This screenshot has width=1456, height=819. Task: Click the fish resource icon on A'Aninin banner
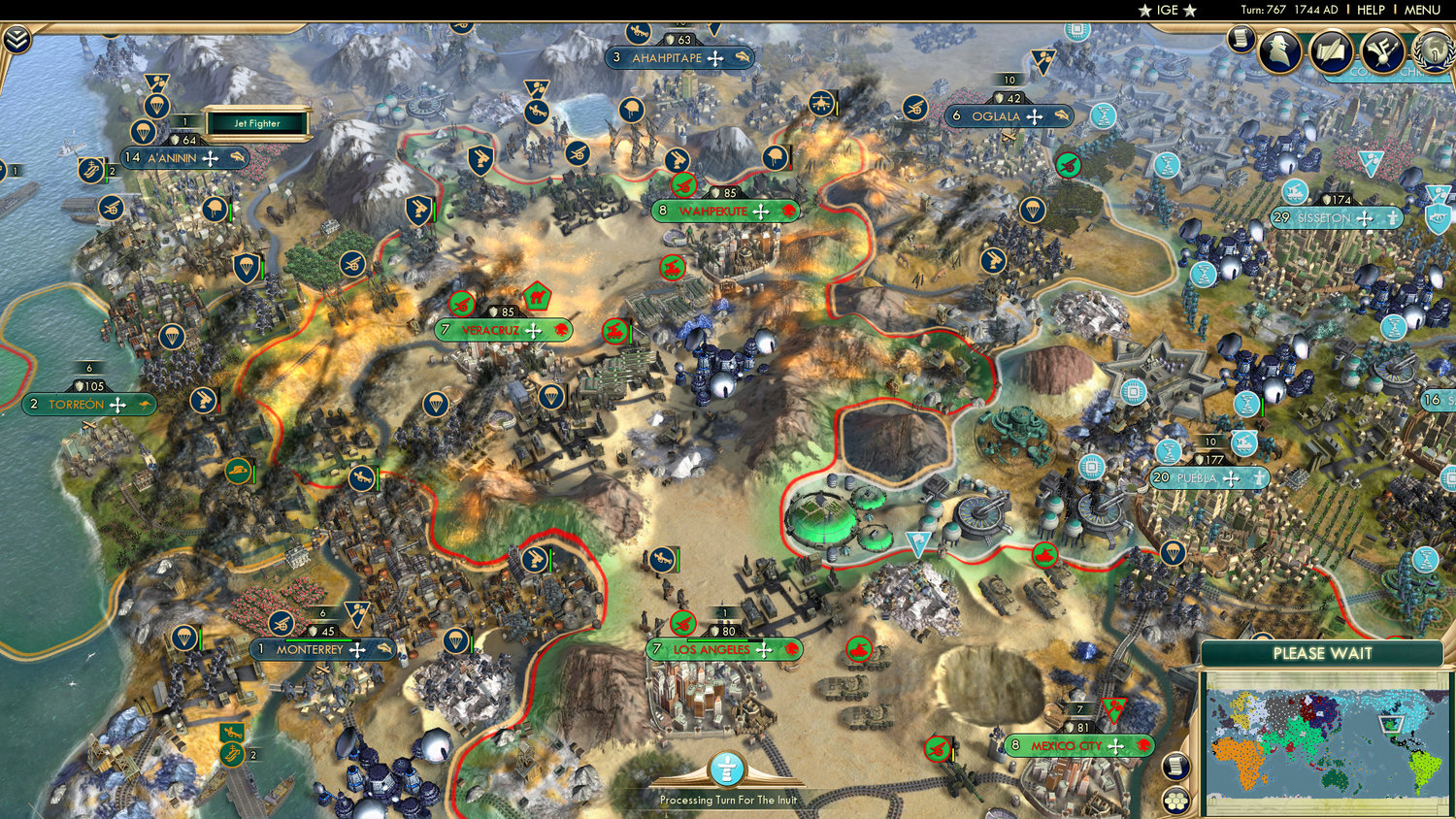pos(236,158)
